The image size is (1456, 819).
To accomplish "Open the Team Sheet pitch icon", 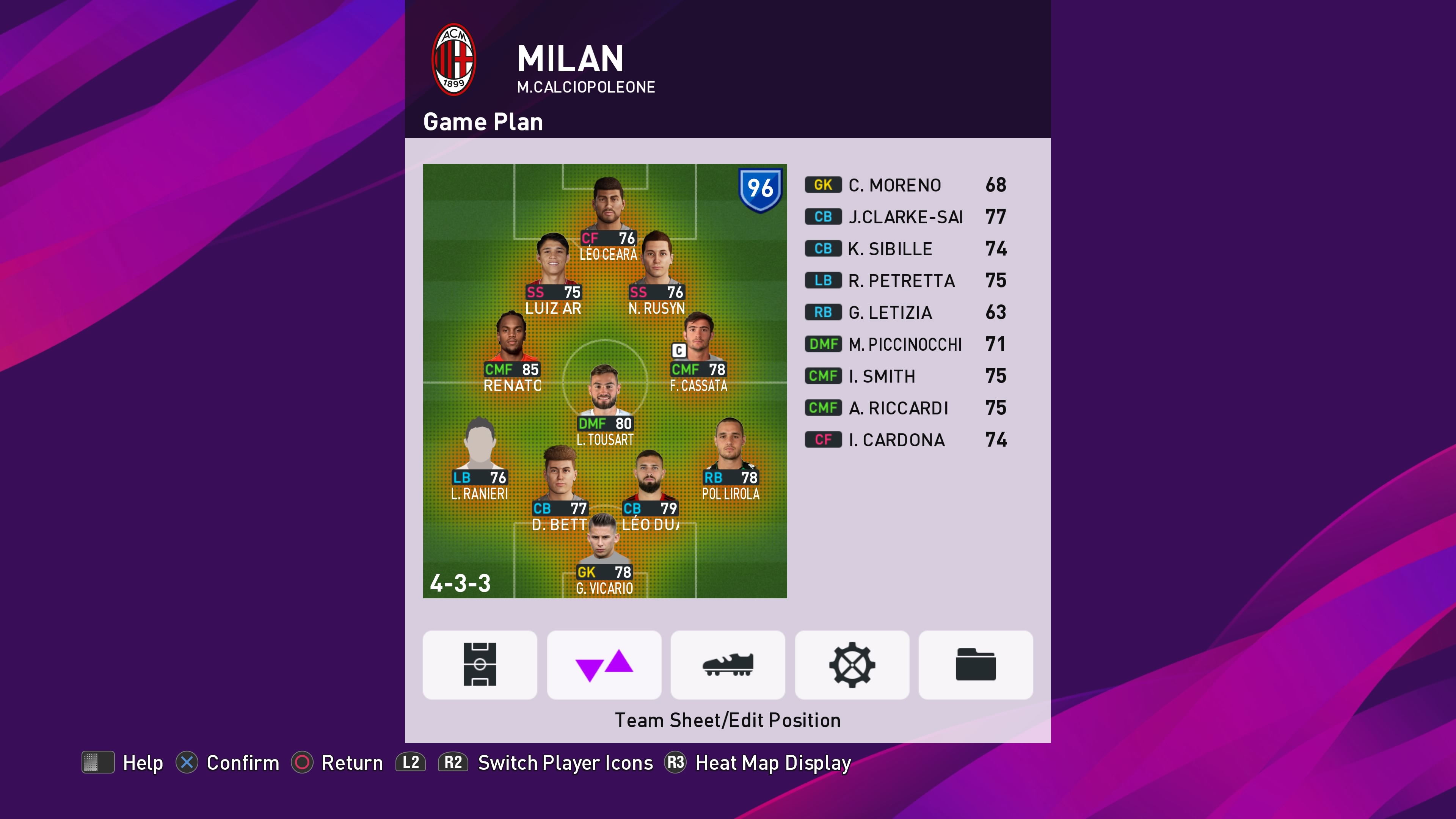I will [x=479, y=665].
